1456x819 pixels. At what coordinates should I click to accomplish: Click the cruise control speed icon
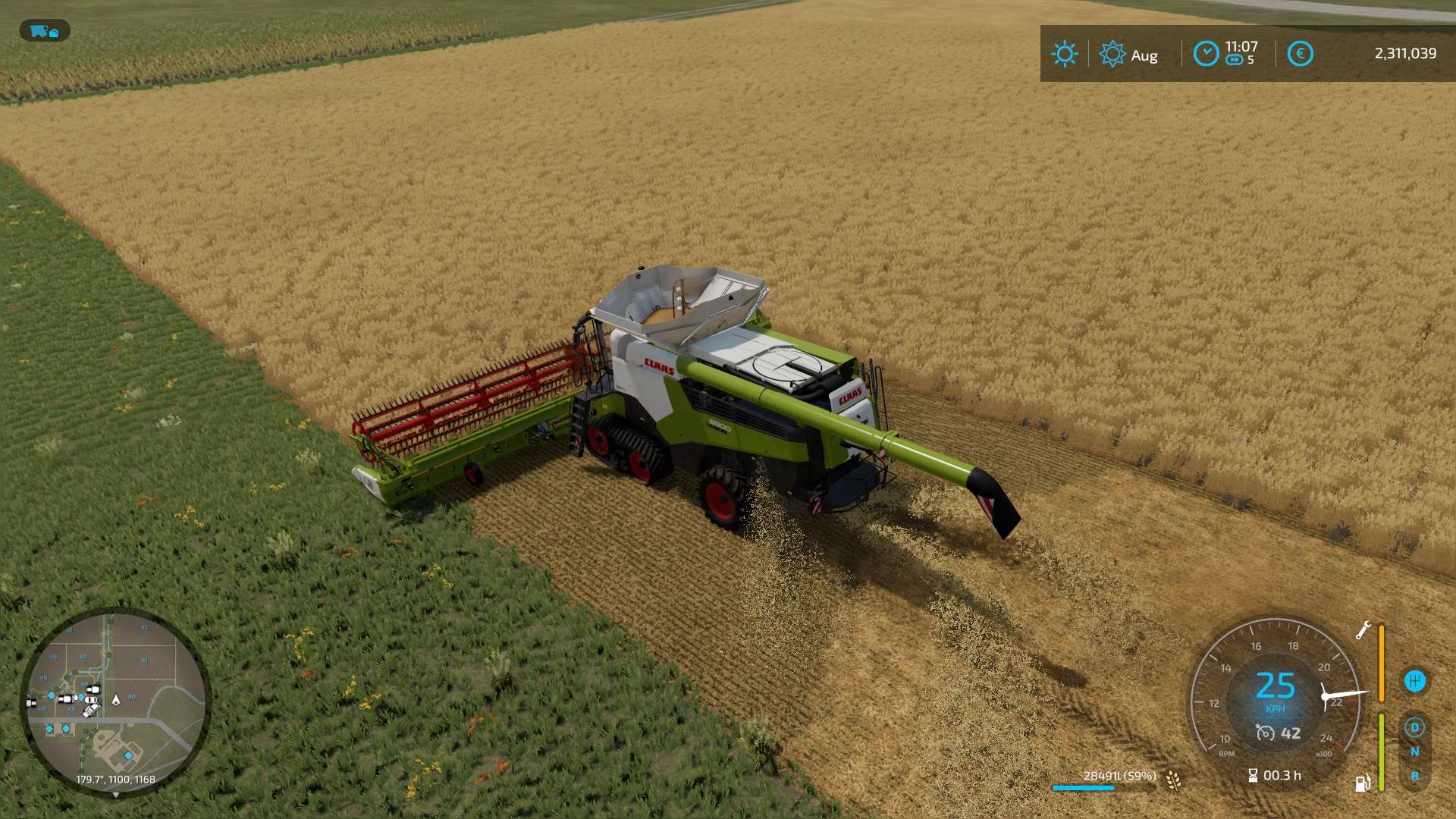click(x=1266, y=733)
